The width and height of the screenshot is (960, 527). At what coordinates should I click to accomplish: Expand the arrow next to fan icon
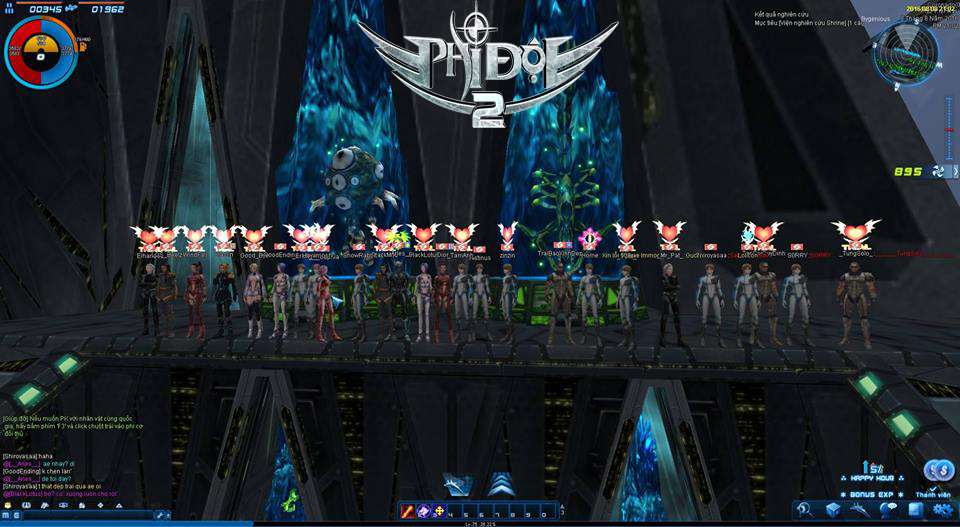953,171
